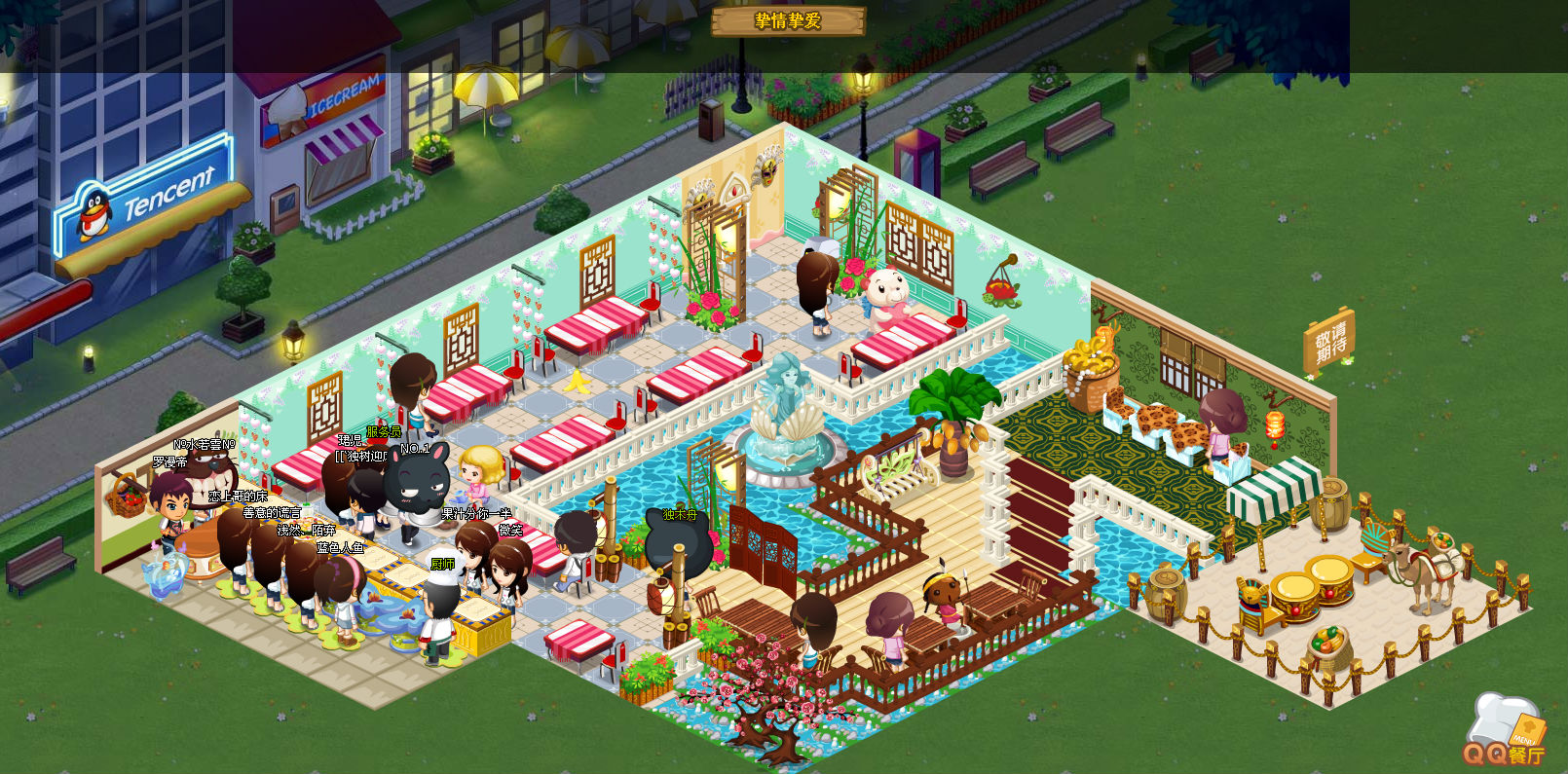Open the QQ餐厅 chef hat menu
Viewport: 1568px width, 774px height.
[x=1506, y=730]
